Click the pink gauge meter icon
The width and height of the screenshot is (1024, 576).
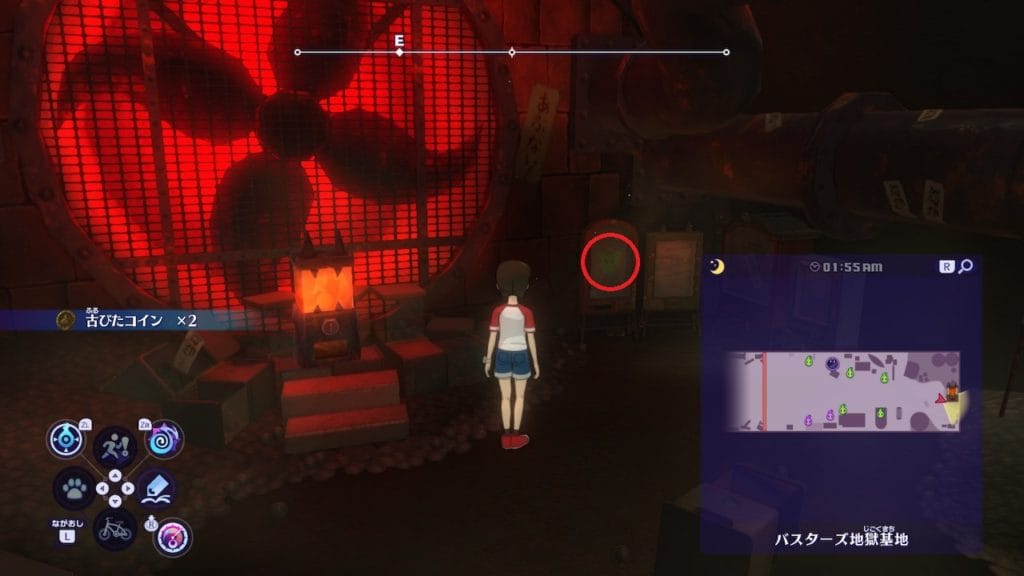173,537
